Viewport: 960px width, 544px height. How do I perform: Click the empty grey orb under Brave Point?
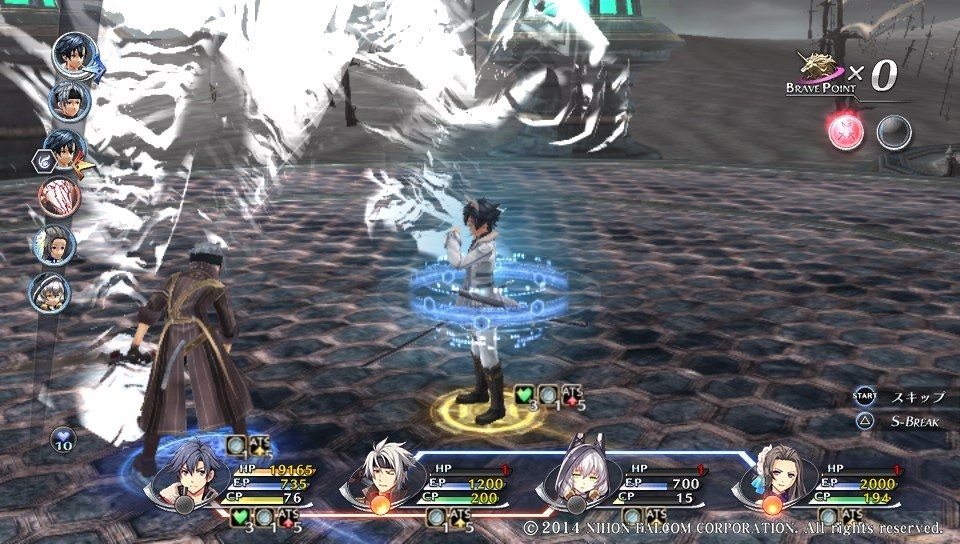894,133
